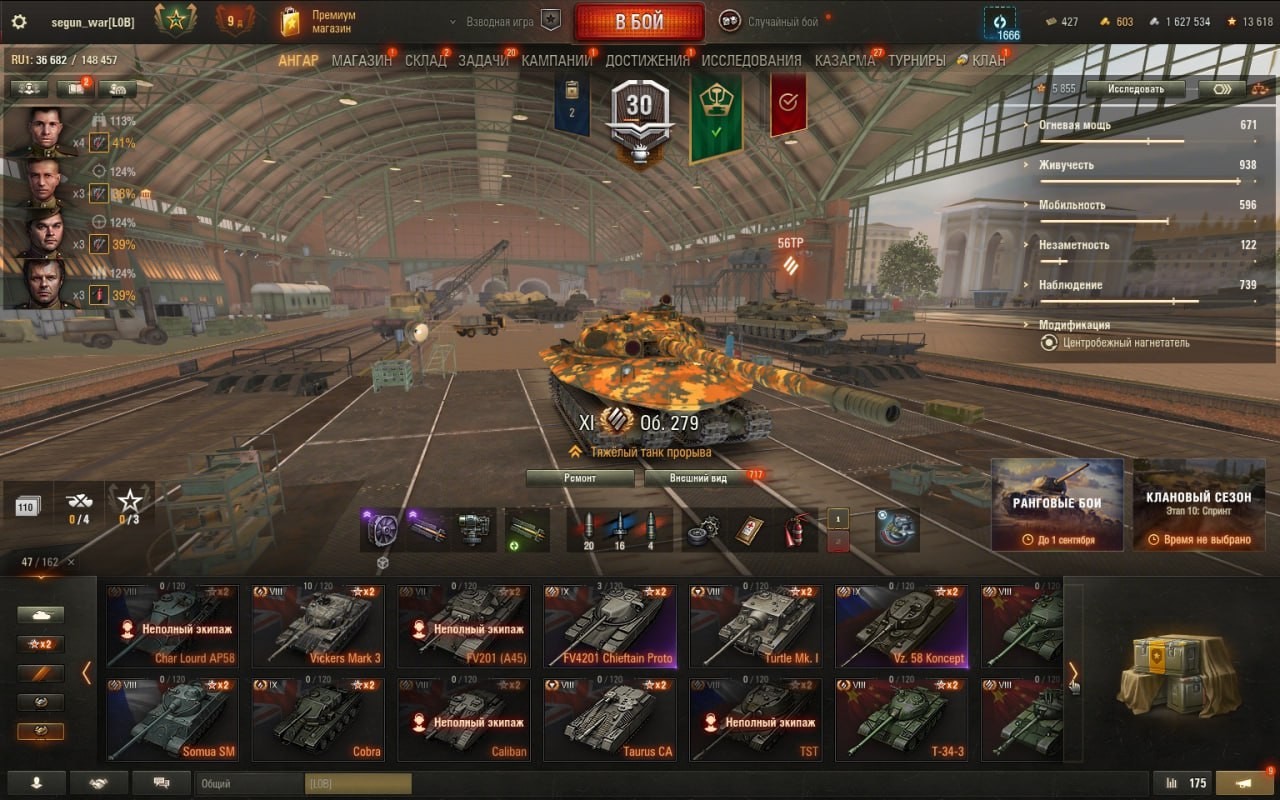The height and width of the screenshot is (800, 1280).
Task: Switch to the ИССЛЕДОВАНИЯ tab
Action: [x=751, y=60]
